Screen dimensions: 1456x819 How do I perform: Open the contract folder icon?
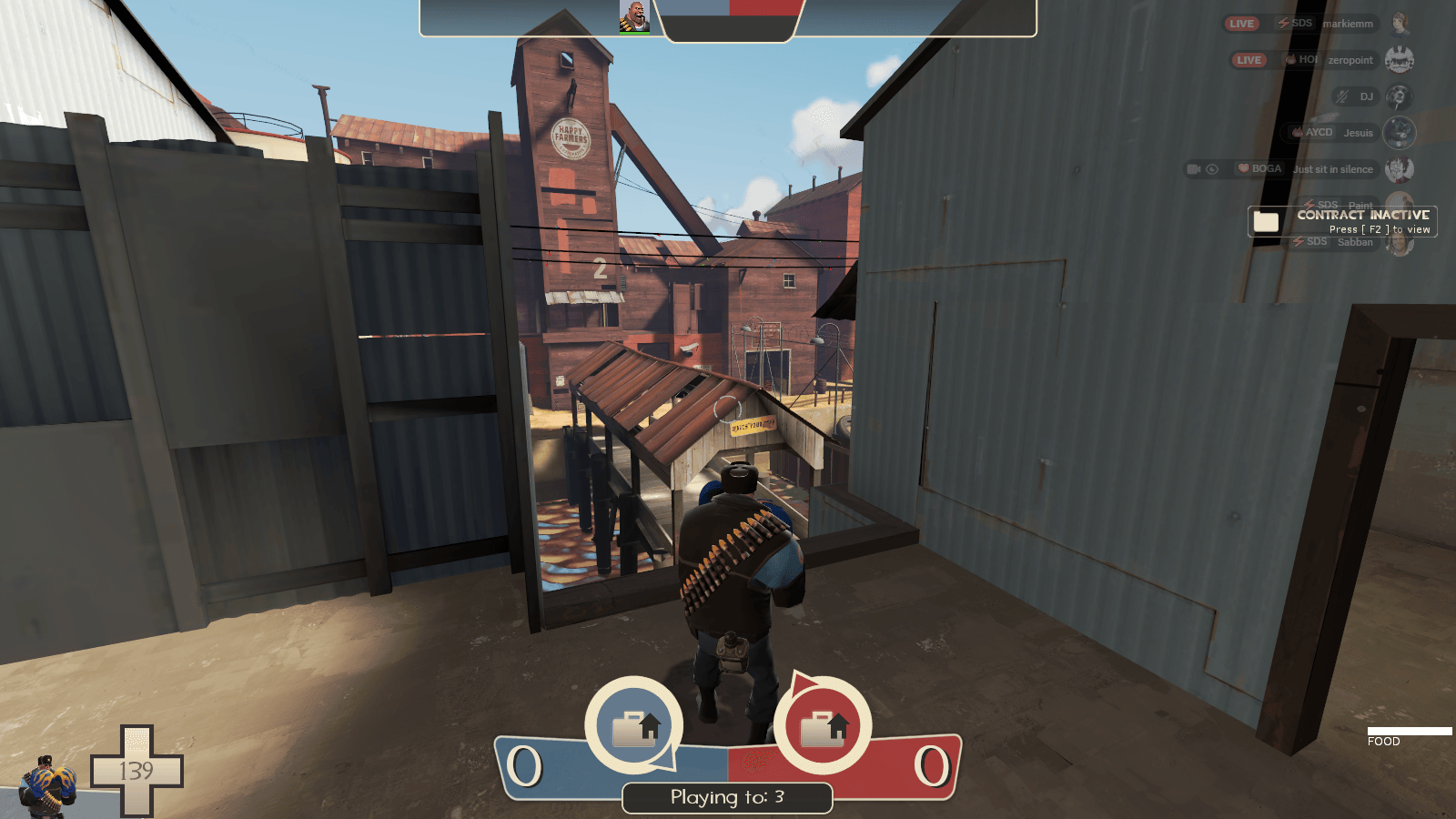pos(1265,221)
